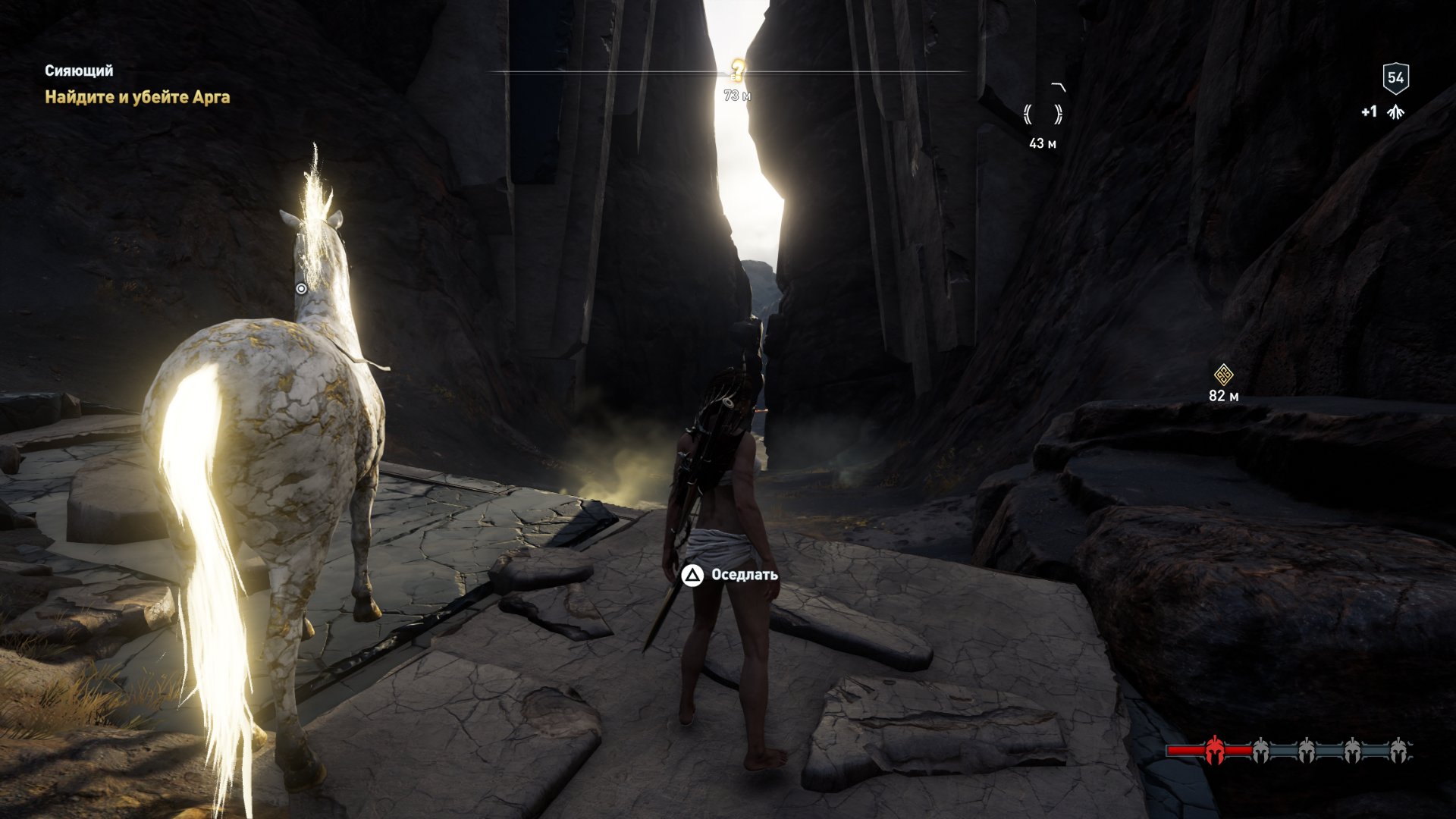1456x819 pixels.
Task: Click the gold diamond marker at 82 м
Action: (x=1223, y=375)
